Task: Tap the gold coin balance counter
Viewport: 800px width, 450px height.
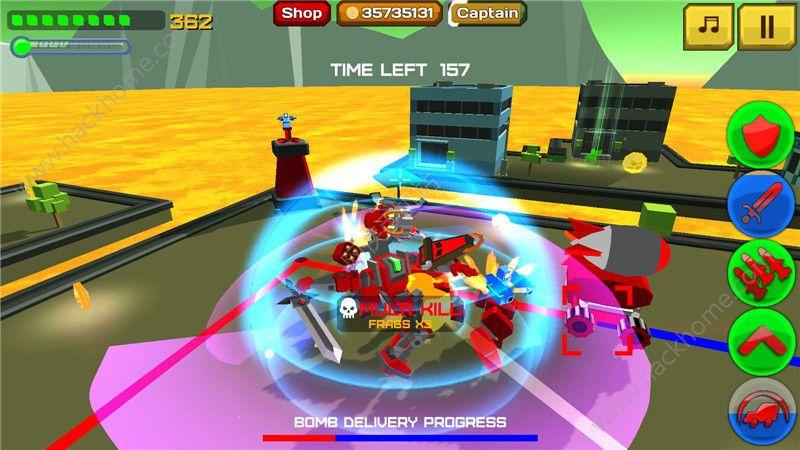Action: (390, 13)
